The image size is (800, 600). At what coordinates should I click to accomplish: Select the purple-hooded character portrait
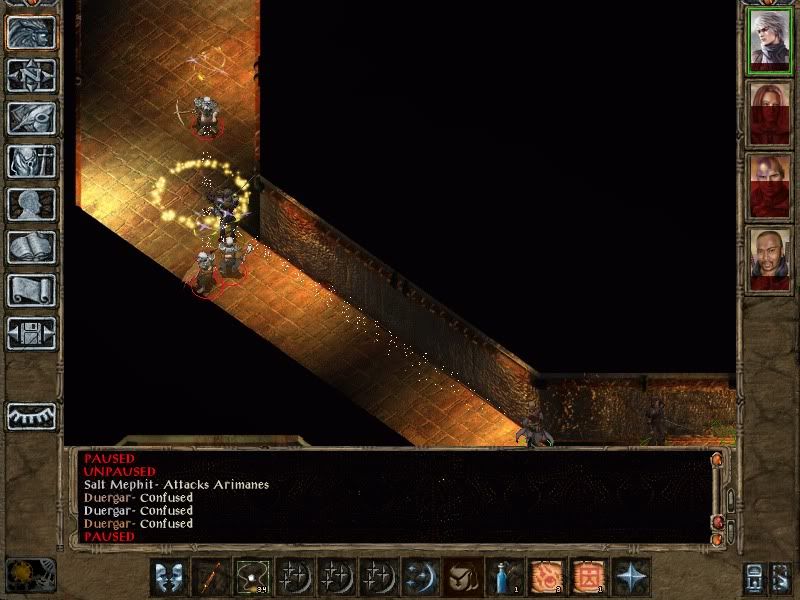click(770, 185)
